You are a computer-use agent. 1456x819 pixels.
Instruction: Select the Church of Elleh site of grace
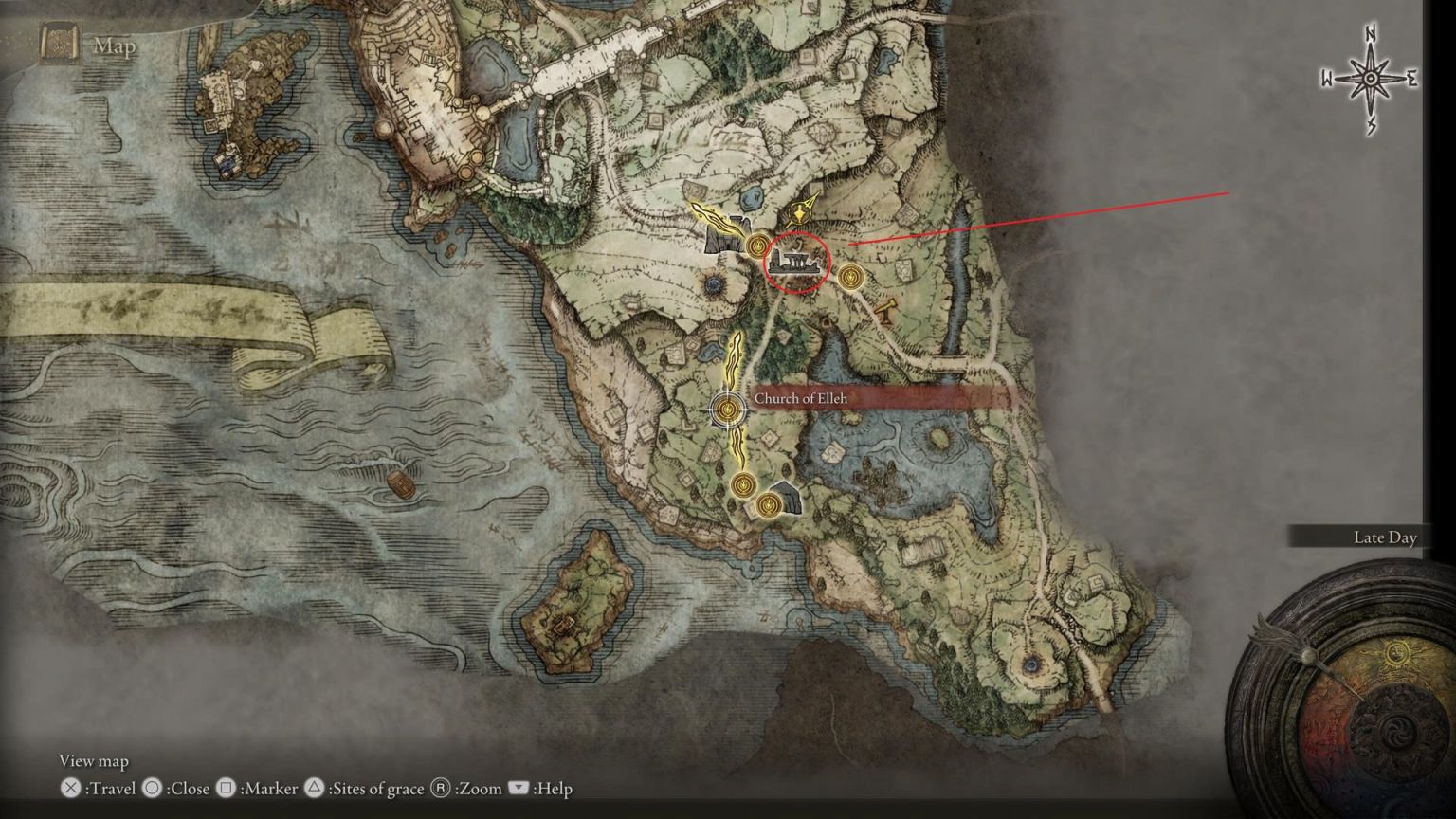point(727,409)
